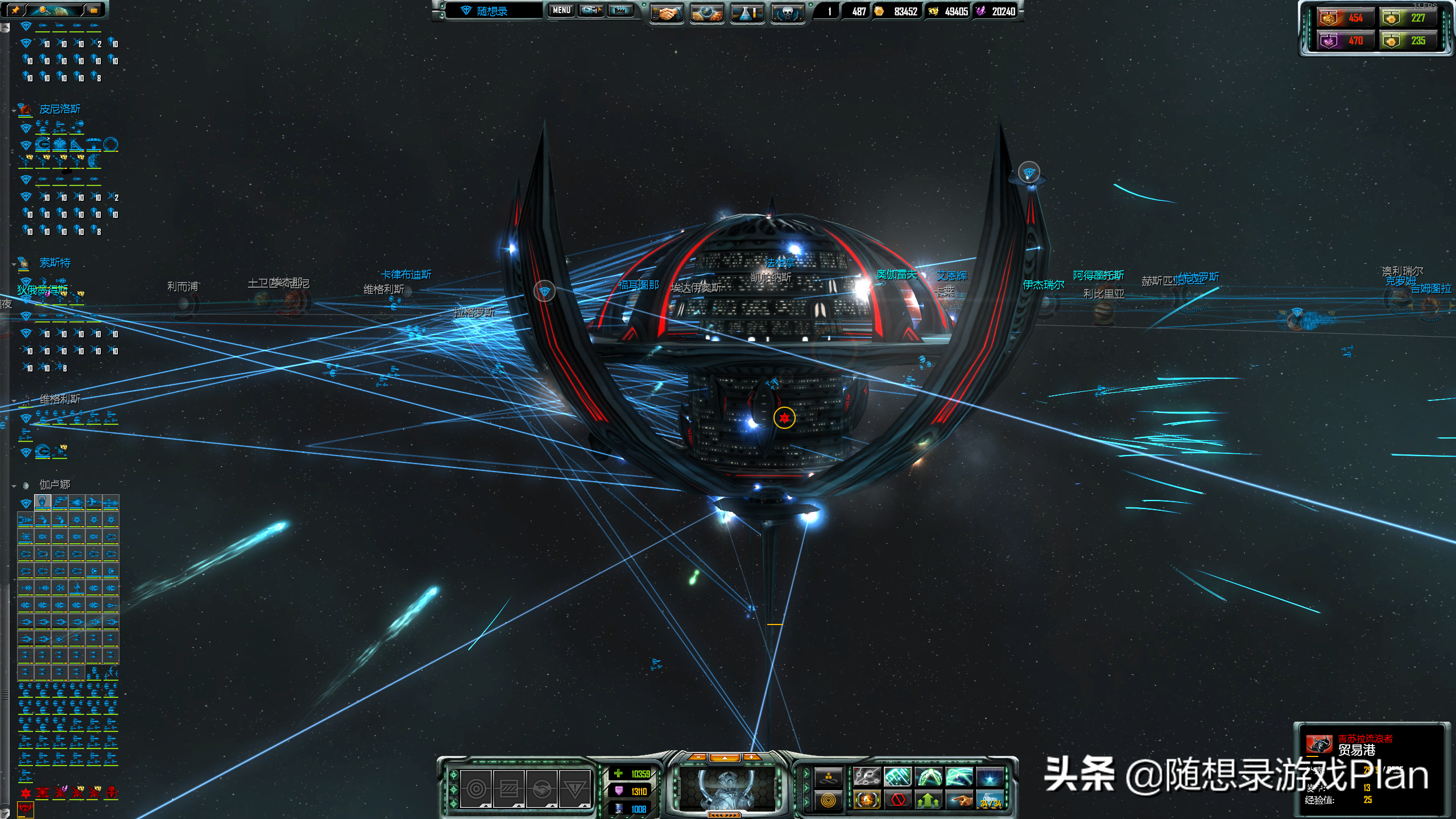
Task: Click the film clapperboard button
Action: pos(620,10)
